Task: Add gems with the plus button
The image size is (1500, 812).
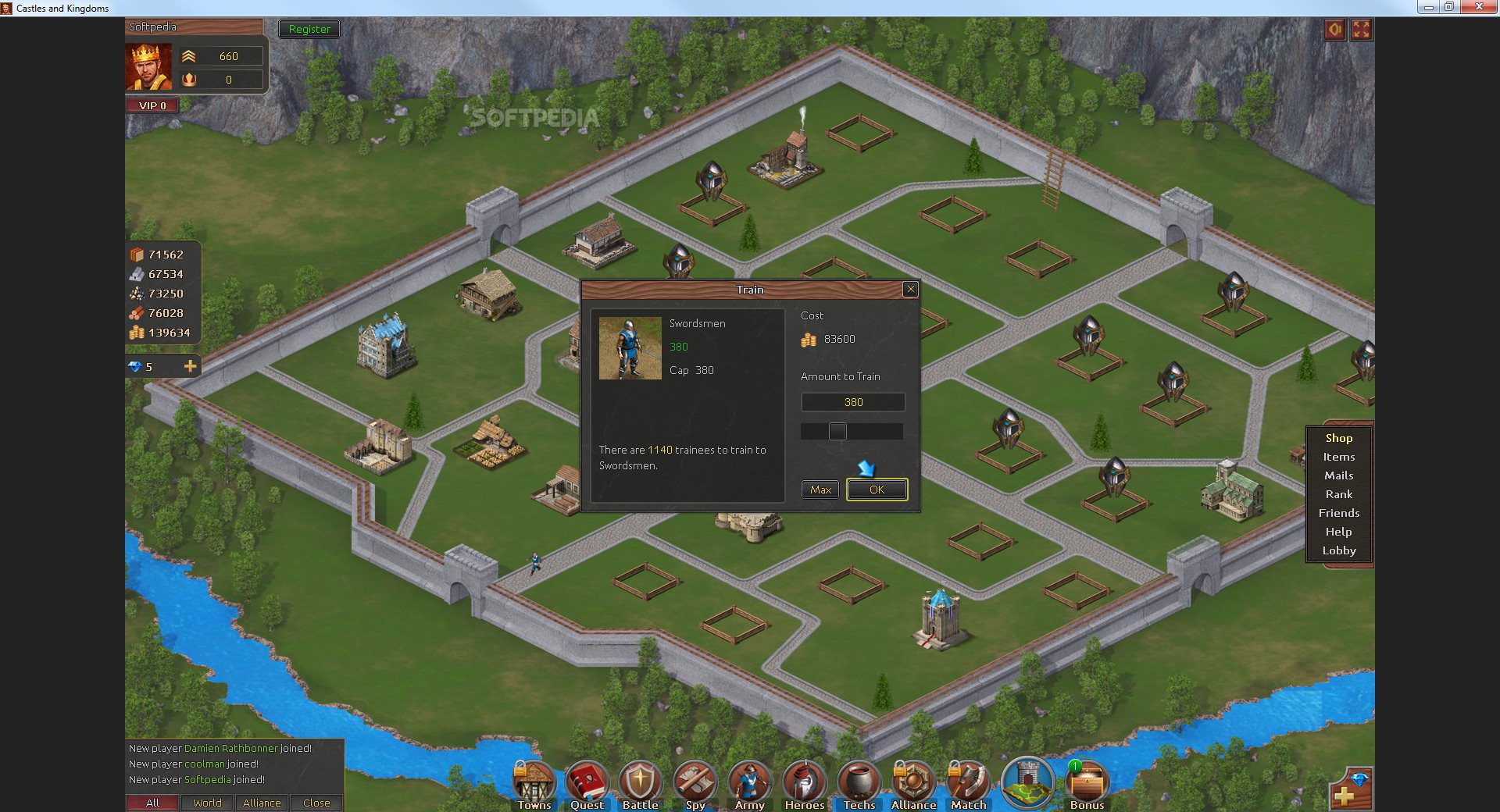Action: tap(190, 366)
